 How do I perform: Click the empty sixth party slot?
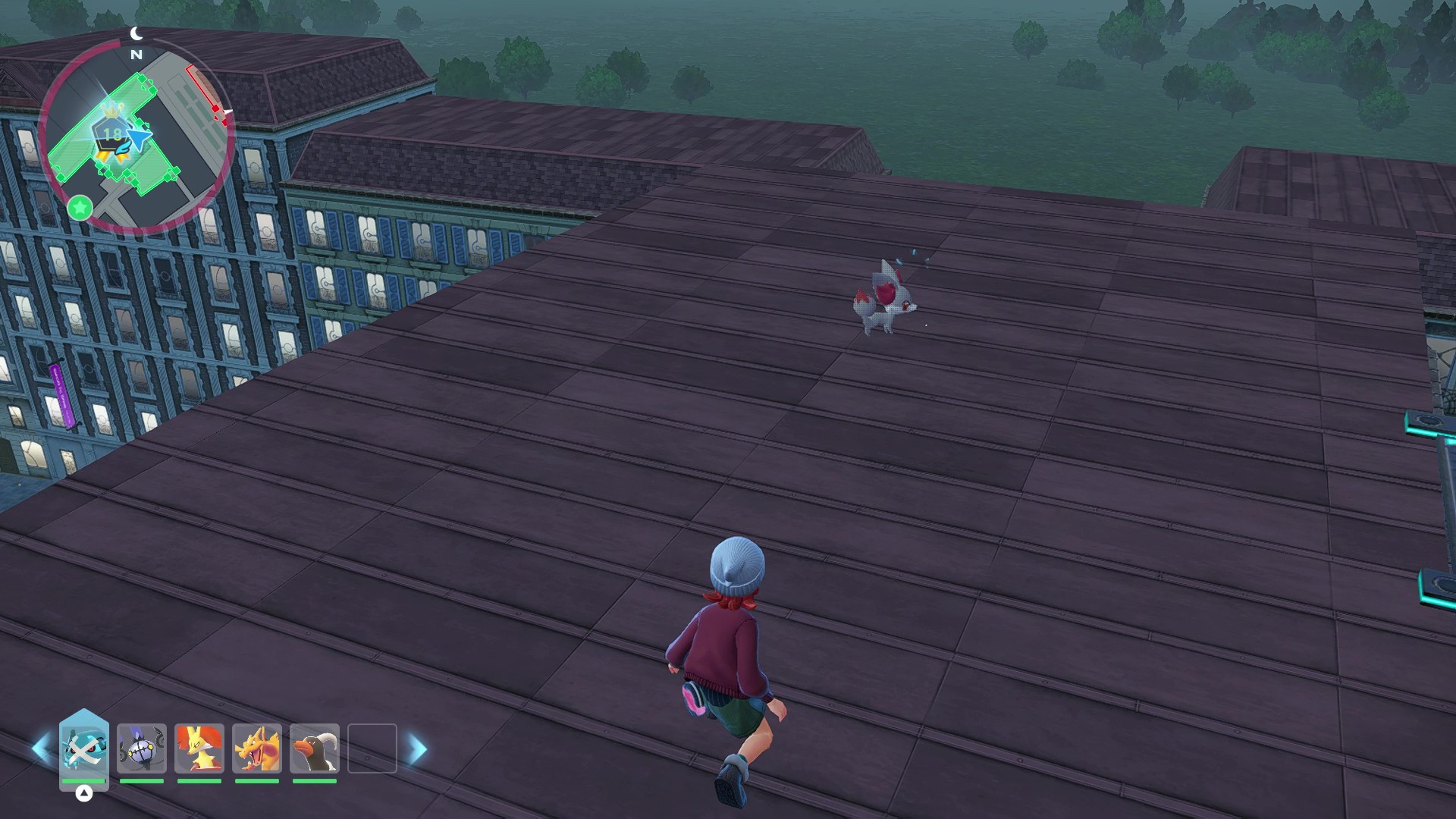click(372, 748)
